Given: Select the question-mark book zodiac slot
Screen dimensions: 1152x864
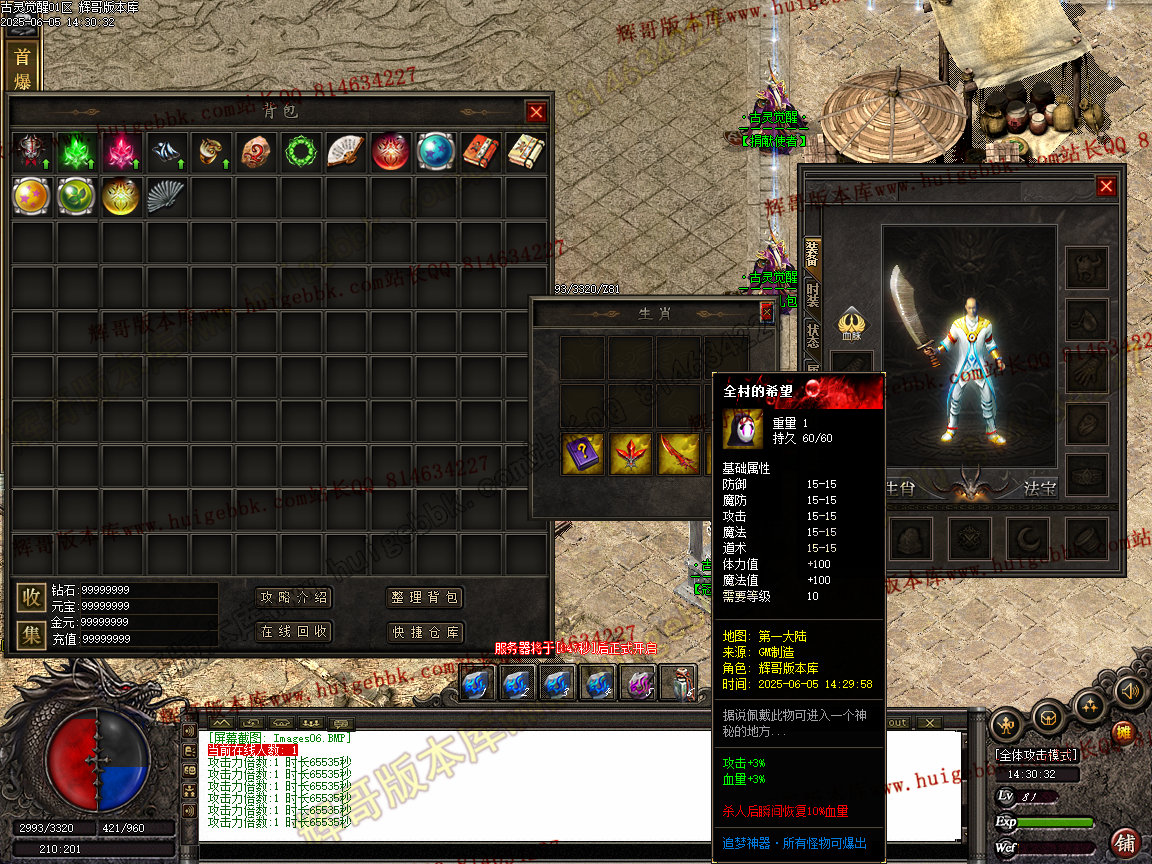Looking at the screenshot, I should coord(581,453).
